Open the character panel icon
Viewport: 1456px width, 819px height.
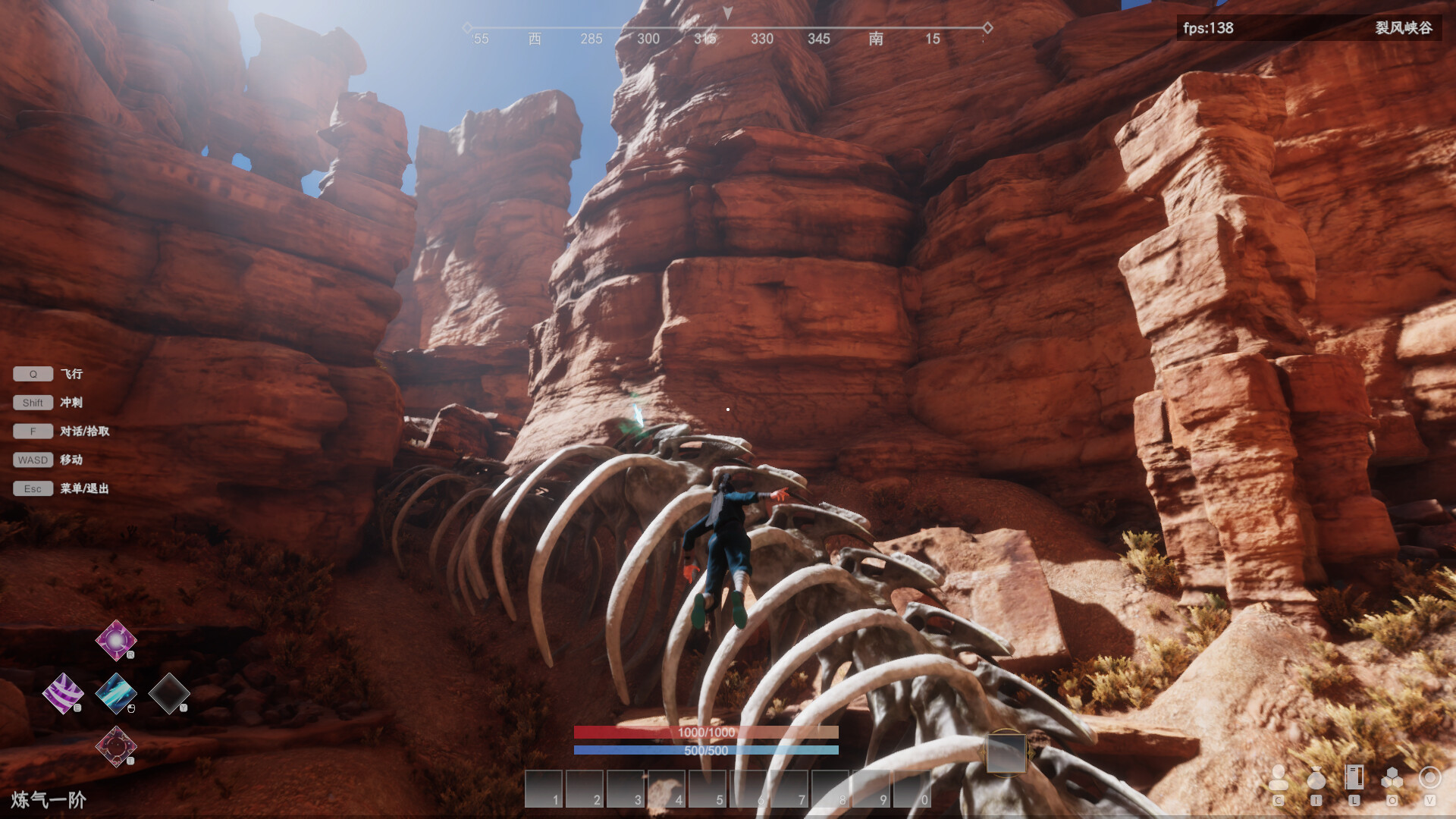[x=1278, y=778]
